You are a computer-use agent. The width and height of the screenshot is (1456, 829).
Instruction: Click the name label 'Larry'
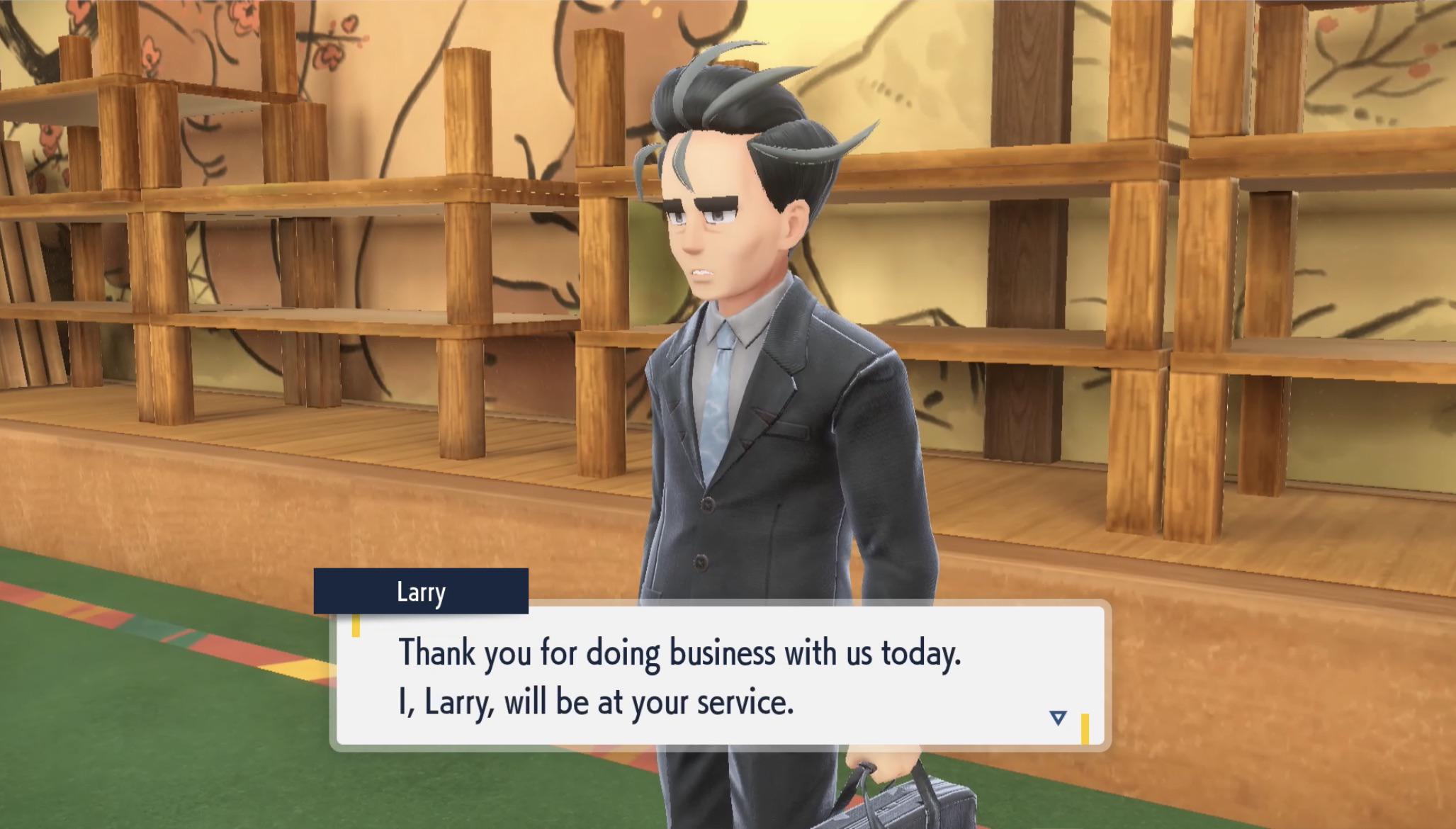[422, 594]
